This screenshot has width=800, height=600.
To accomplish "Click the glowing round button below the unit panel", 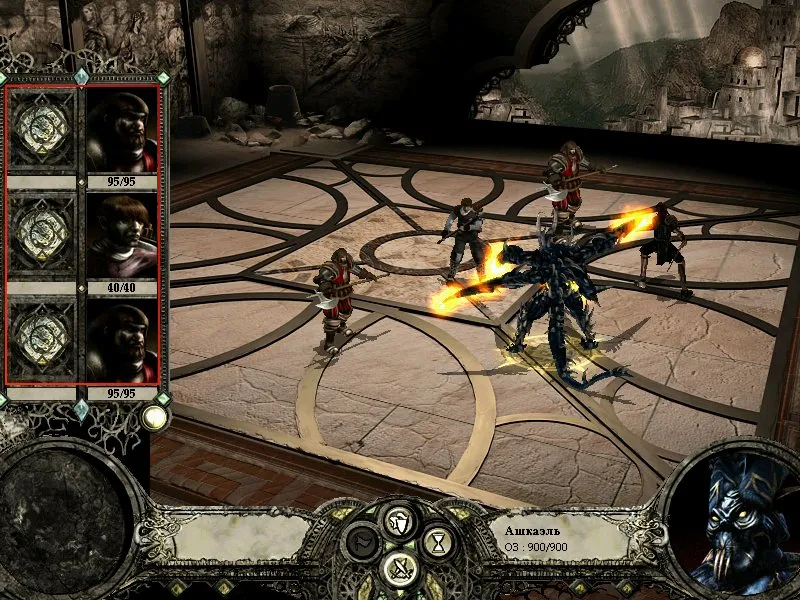I will [154, 417].
